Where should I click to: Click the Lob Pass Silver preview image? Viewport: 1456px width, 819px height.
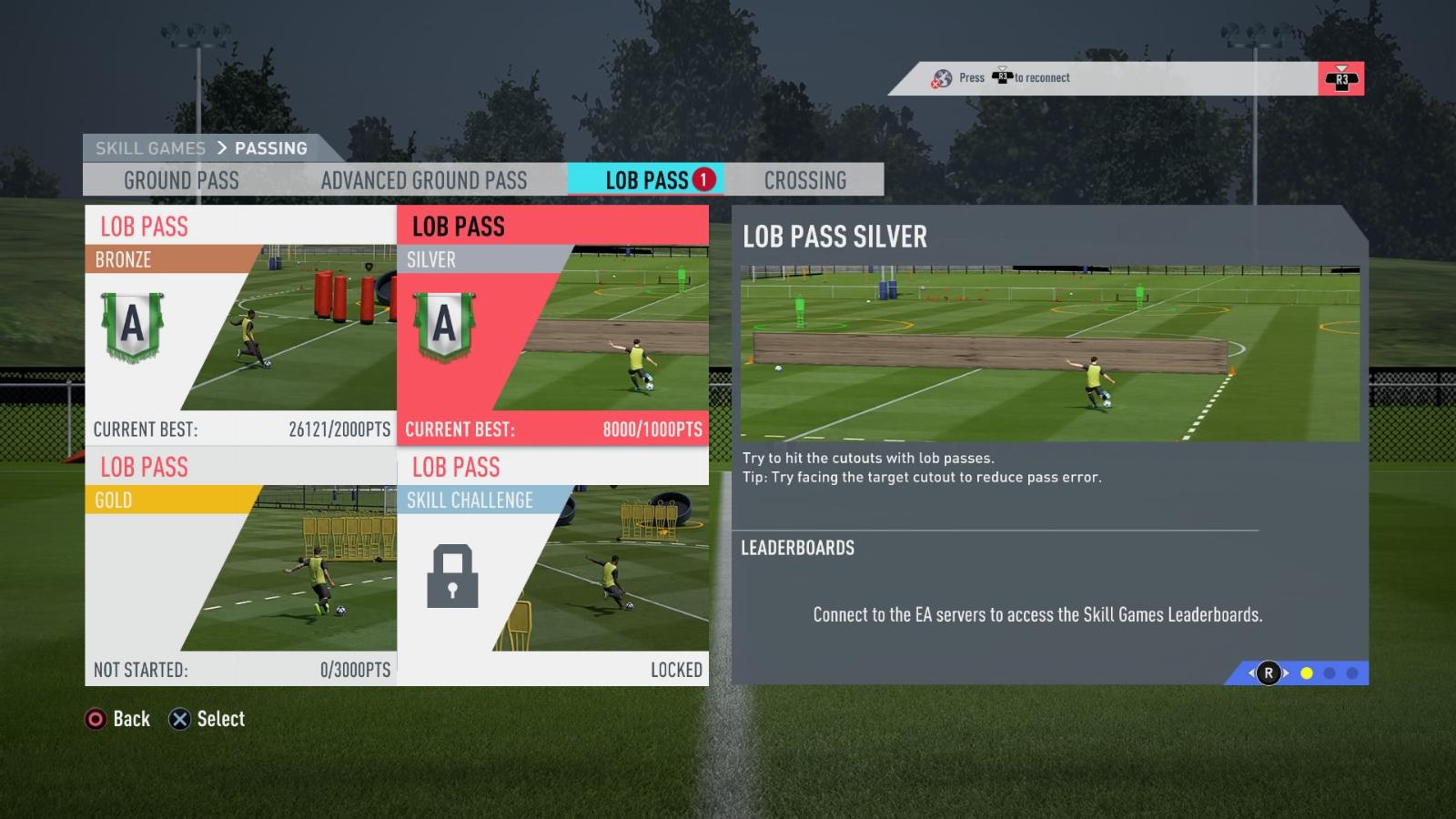tap(1049, 353)
